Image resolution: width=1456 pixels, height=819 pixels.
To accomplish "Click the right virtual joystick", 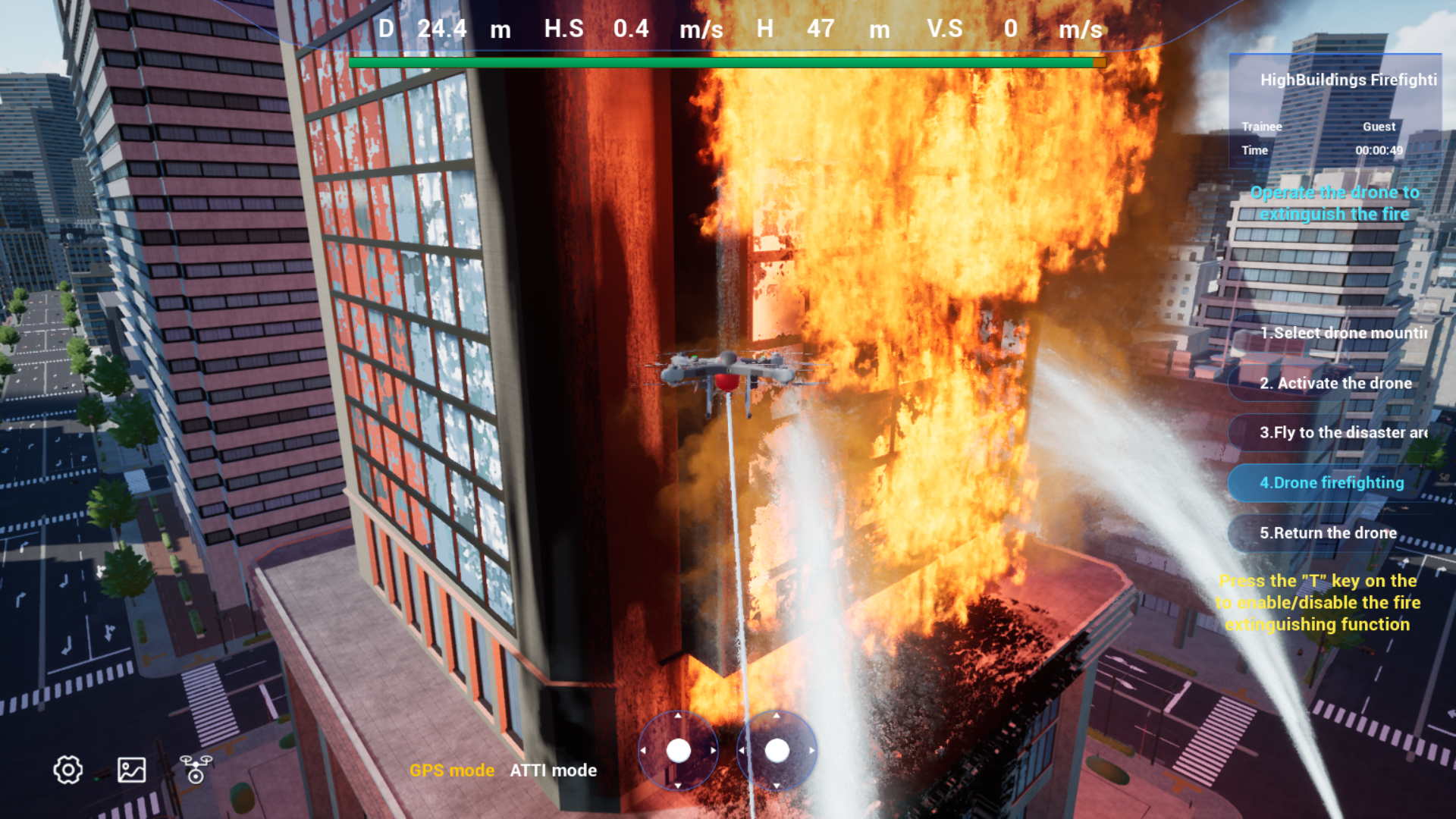I will 777,751.
